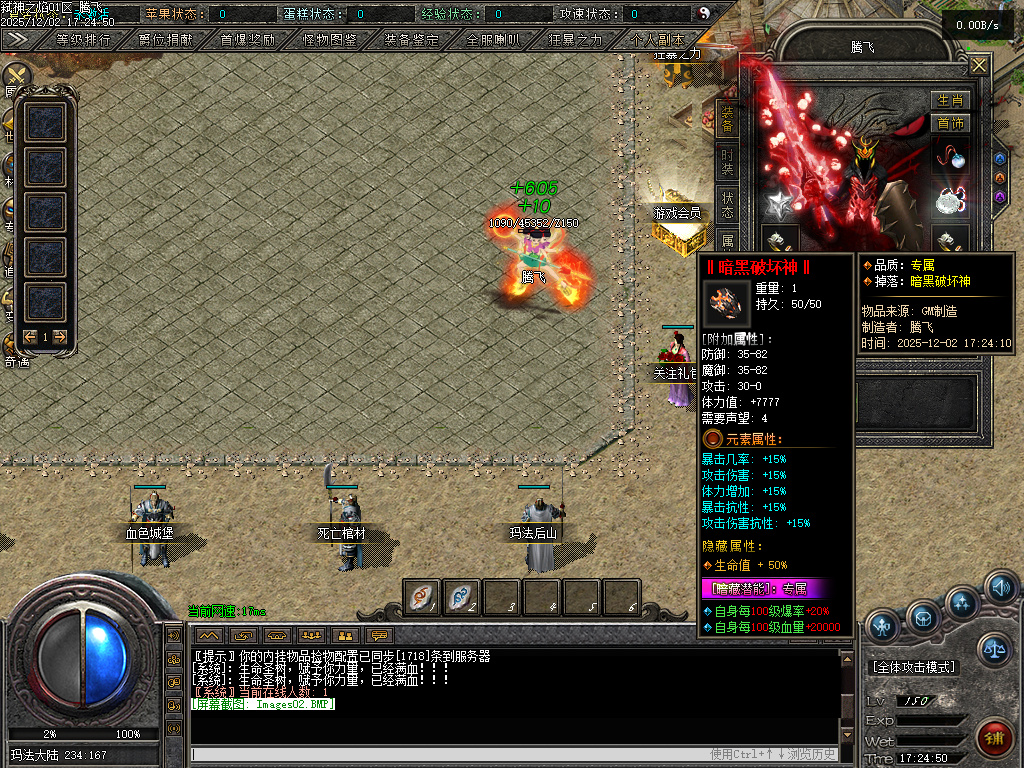The width and height of the screenshot is (1024, 768).
Task: Select the 装备 equipment tab
Action: click(728, 118)
